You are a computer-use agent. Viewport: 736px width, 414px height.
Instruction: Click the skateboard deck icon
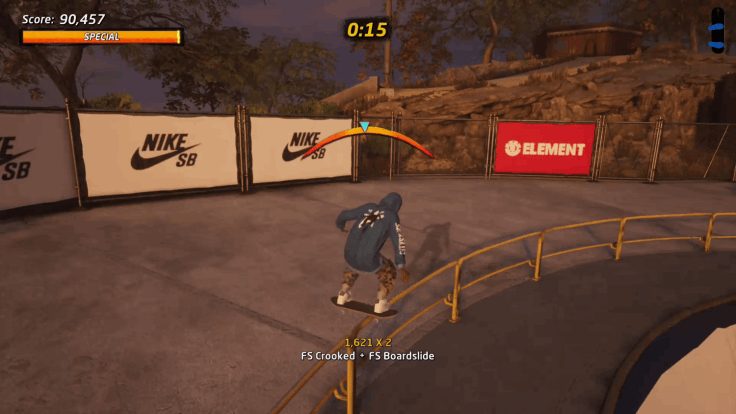tap(717, 29)
